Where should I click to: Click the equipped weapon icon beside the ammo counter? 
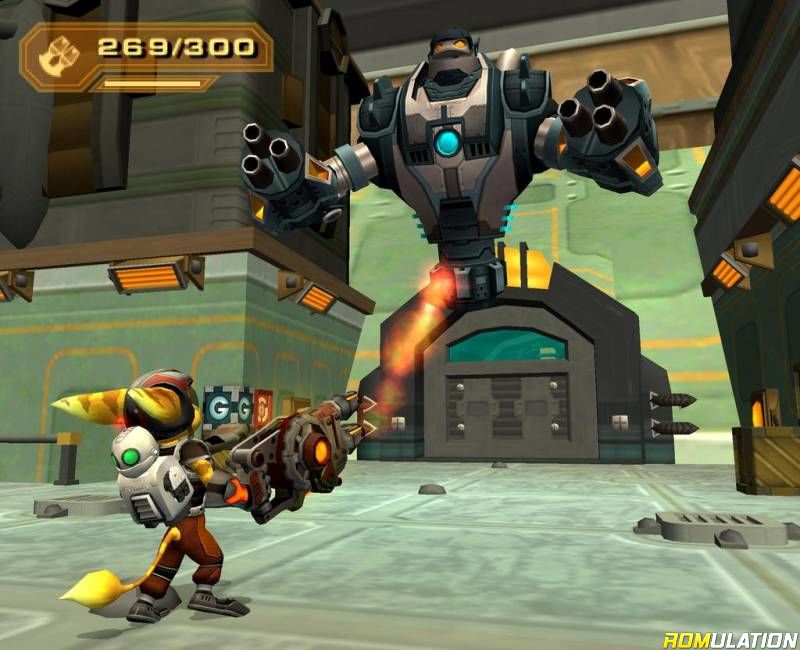(x=54, y=57)
